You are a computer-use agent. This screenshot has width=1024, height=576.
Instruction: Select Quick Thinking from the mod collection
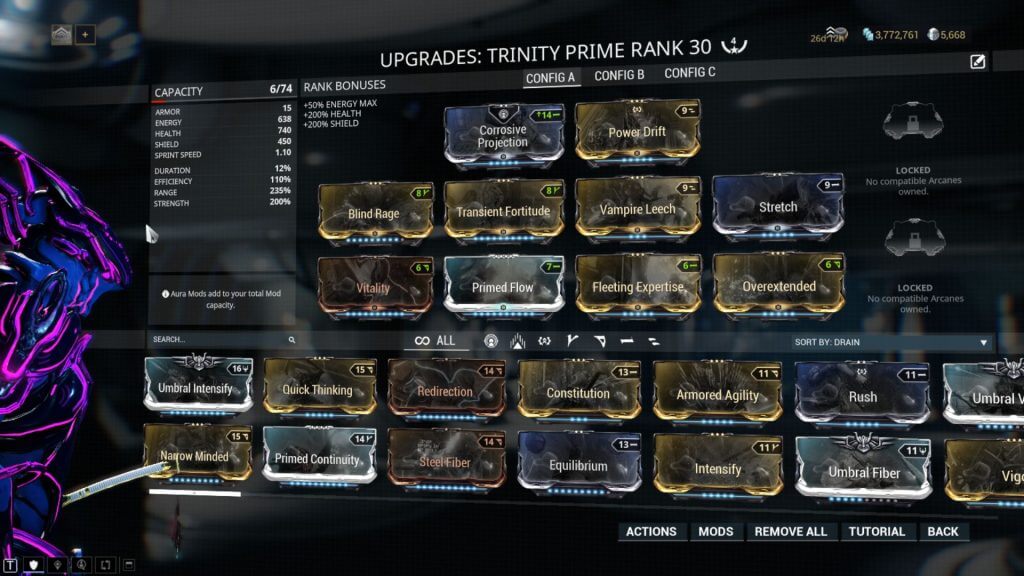tap(318, 390)
